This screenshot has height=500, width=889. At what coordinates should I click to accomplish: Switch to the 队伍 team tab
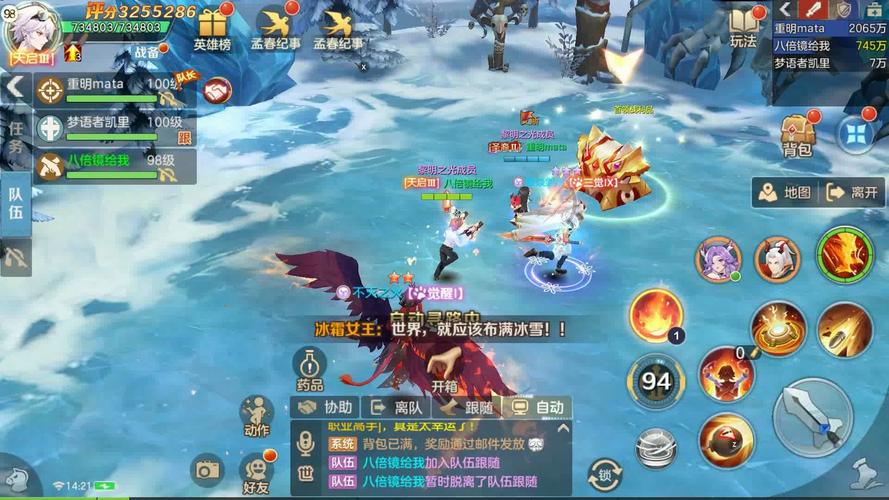[16, 199]
